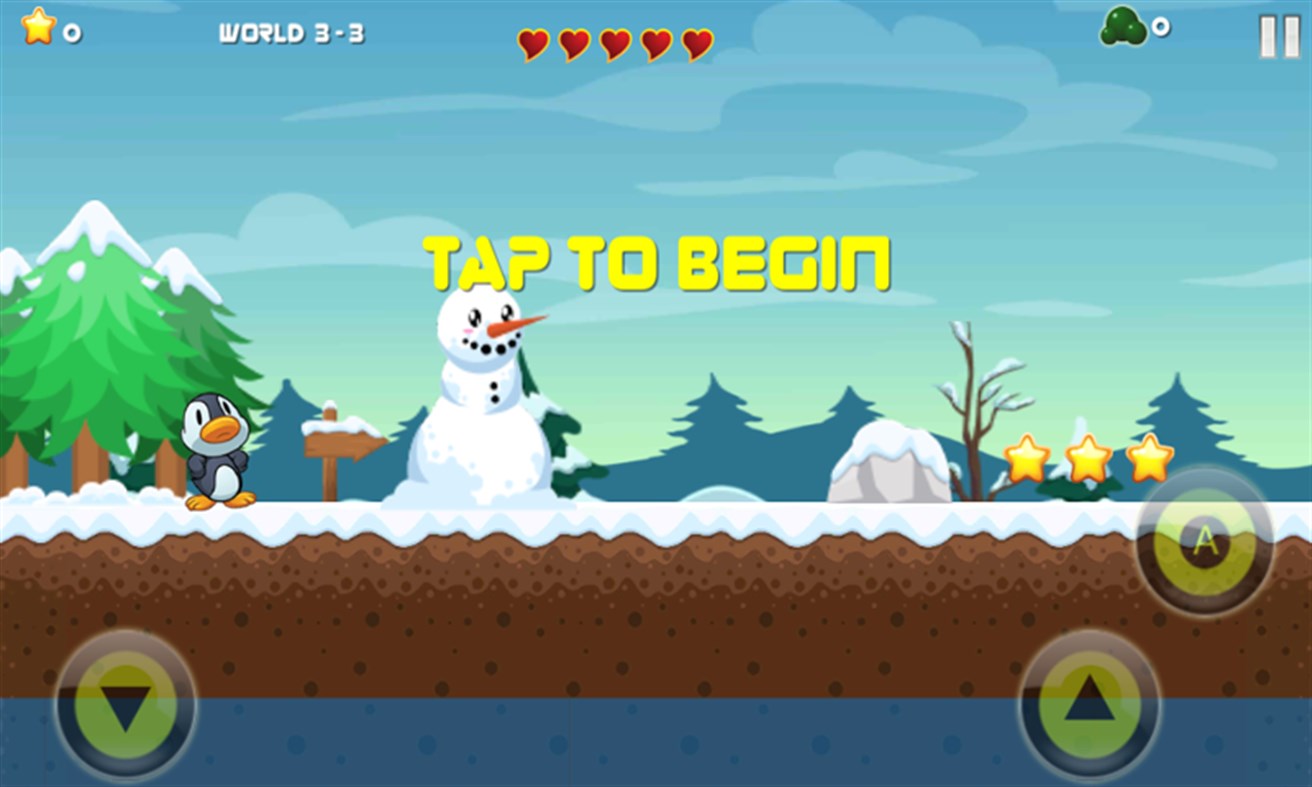Tap the yellow star icon beside the zero count

[36, 28]
